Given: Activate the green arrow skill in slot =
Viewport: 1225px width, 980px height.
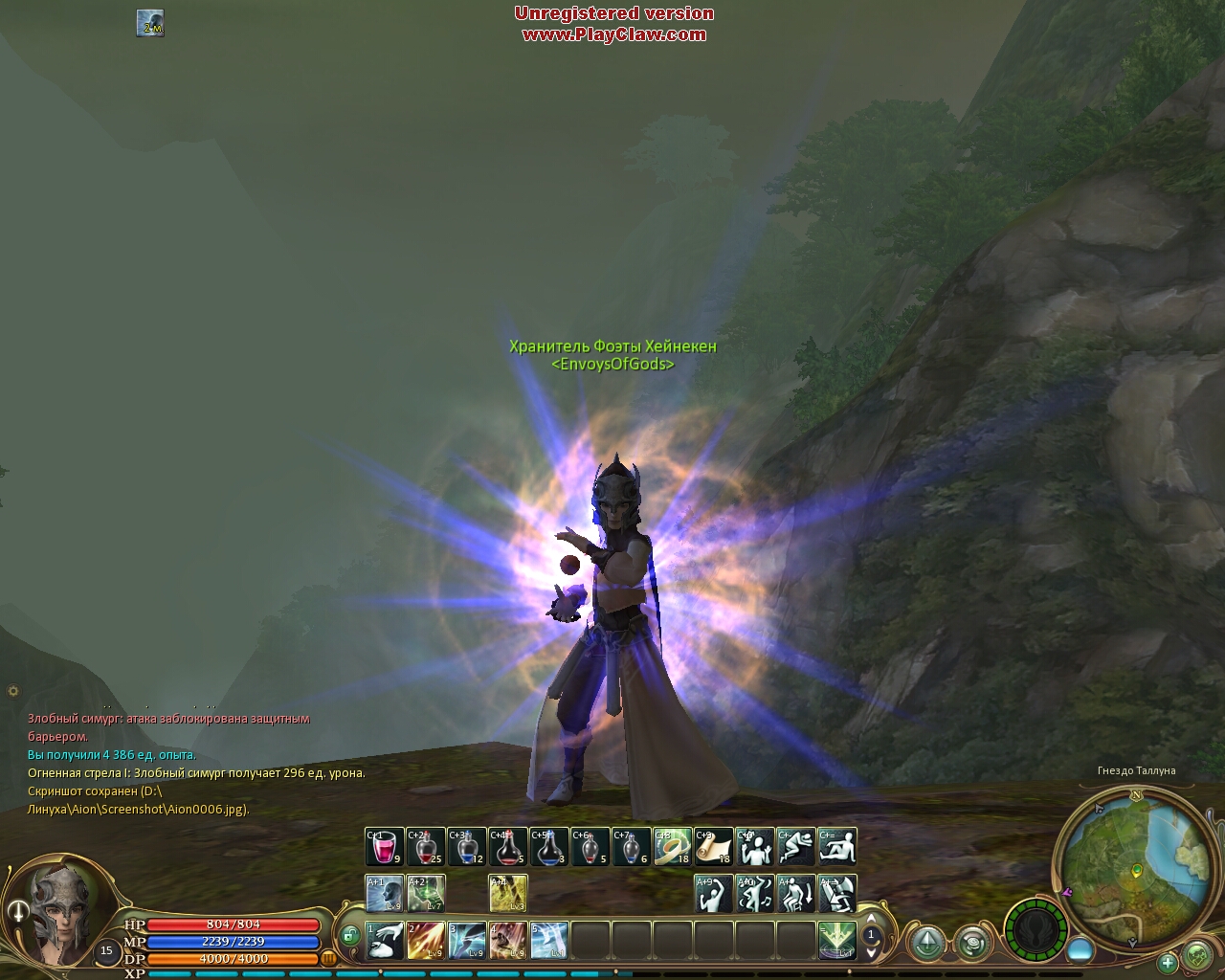Looking at the screenshot, I should coord(836,940).
